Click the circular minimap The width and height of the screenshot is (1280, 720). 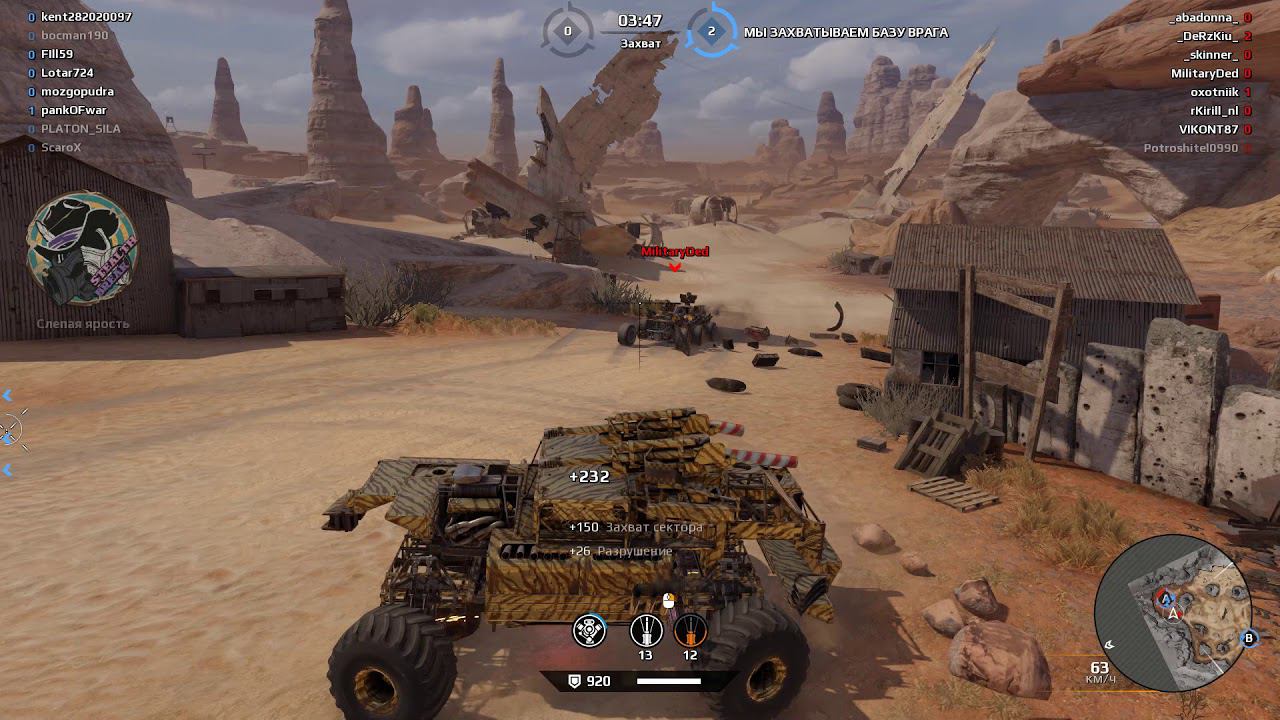coord(1172,613)
